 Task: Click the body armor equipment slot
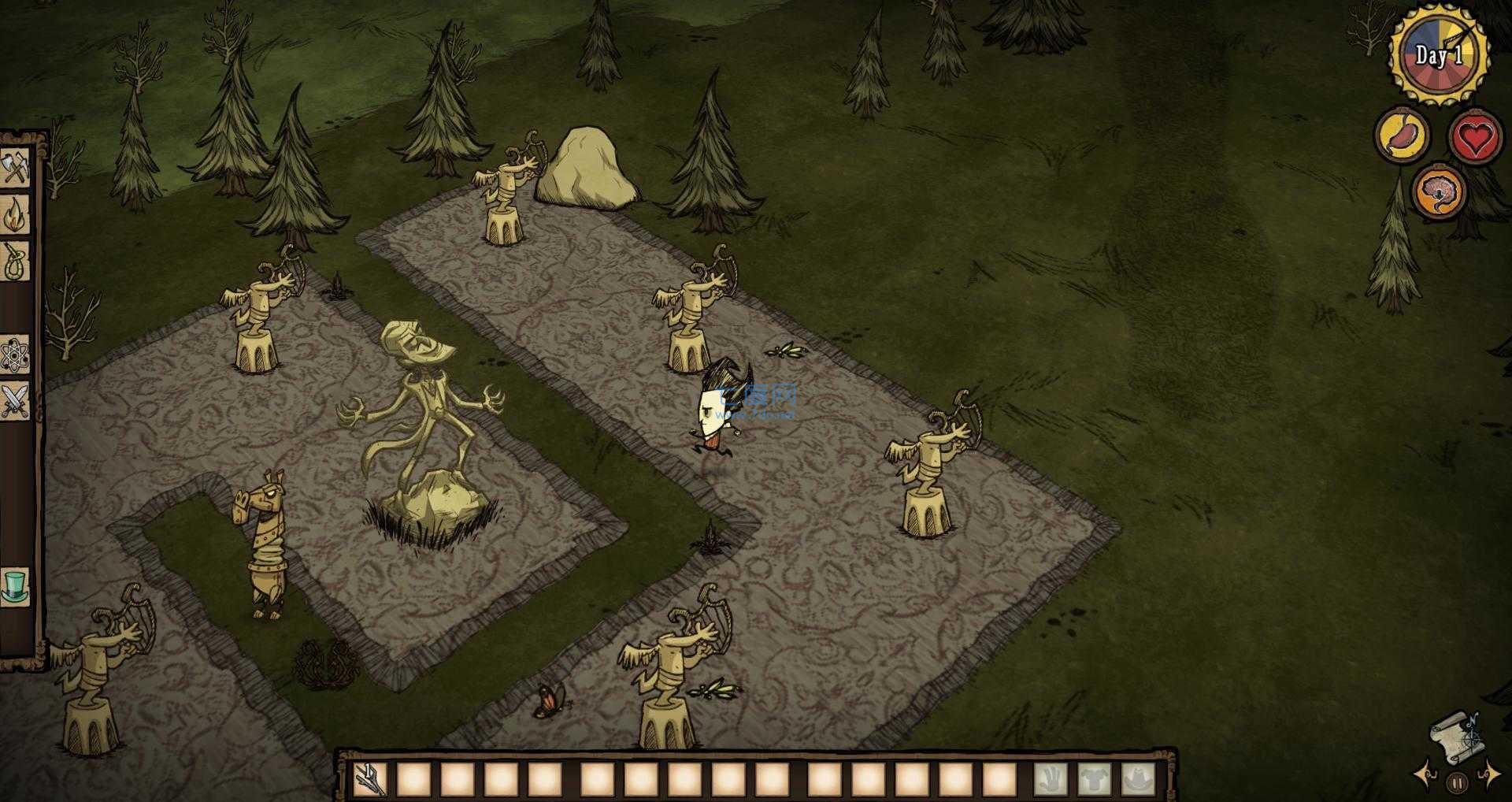1095,779
